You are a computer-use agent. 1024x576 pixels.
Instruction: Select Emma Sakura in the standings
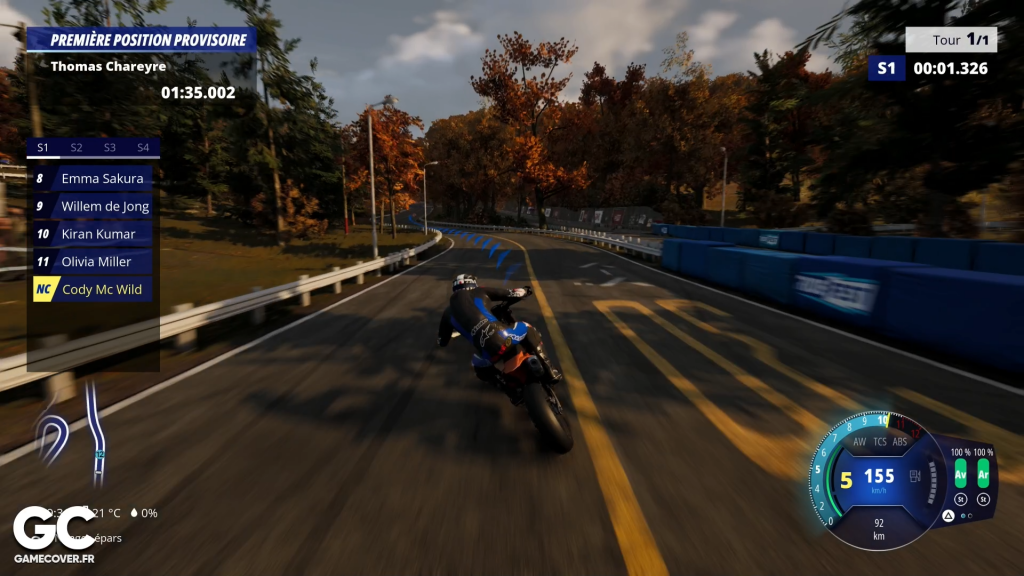[x=91, y=179]
